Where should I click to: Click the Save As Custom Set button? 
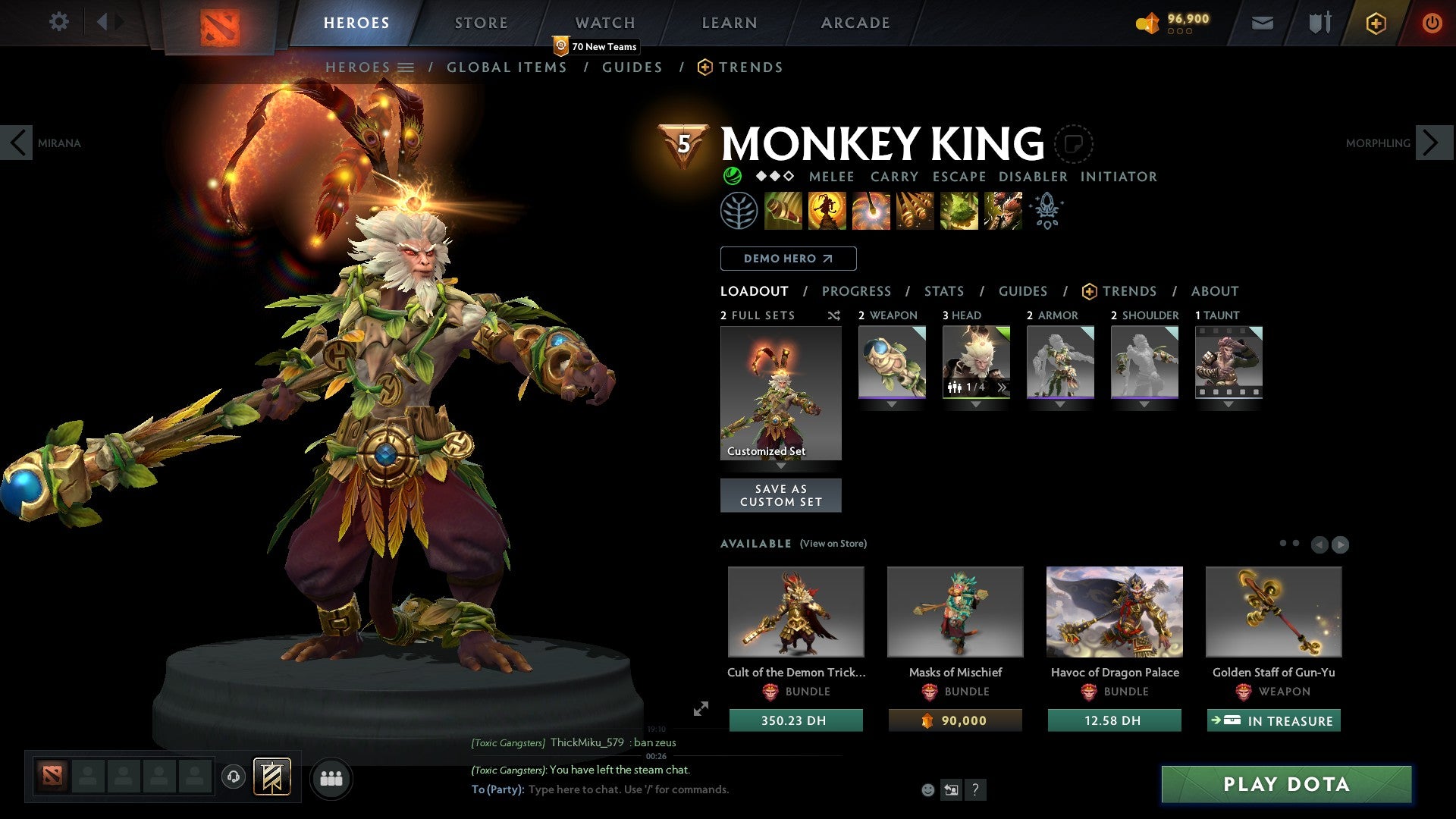[780, 495]
